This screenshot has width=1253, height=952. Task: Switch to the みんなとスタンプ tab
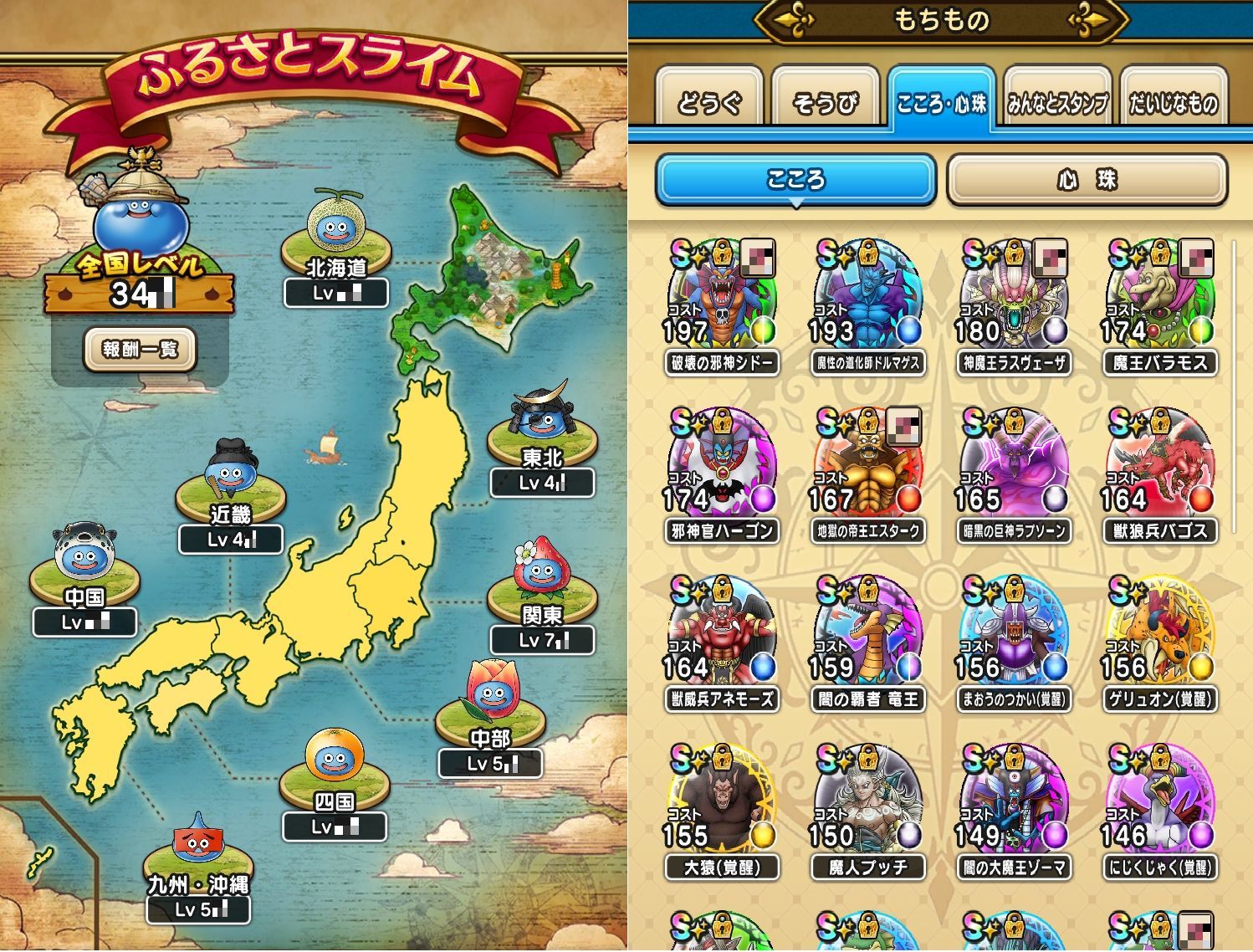coord(1057,103)
